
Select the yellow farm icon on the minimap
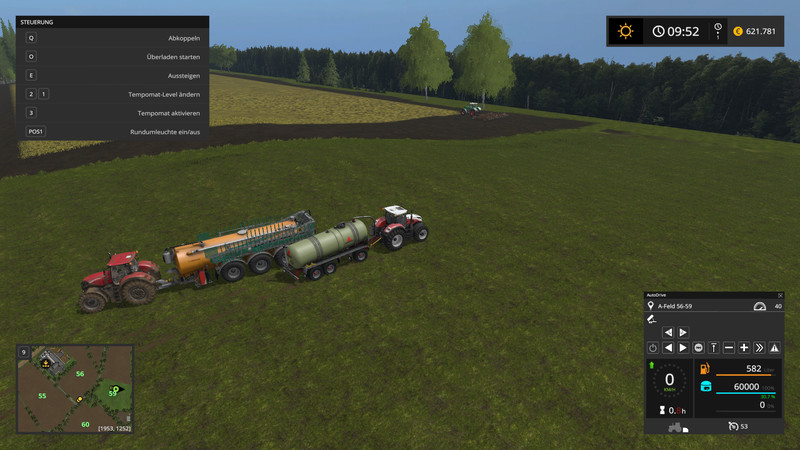coord(45,363)
